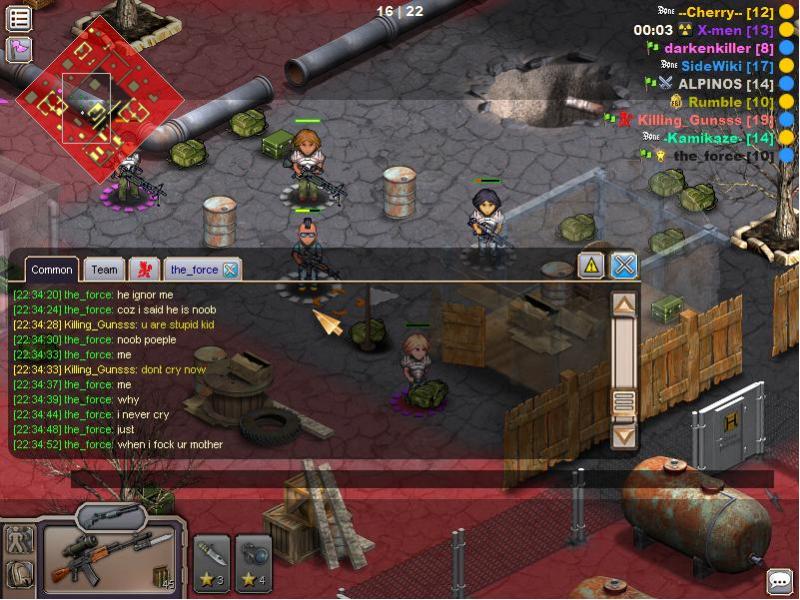Click the chat scroll up arrow
Viewport: 800px width, 600px height.
(x=624, y=304)
